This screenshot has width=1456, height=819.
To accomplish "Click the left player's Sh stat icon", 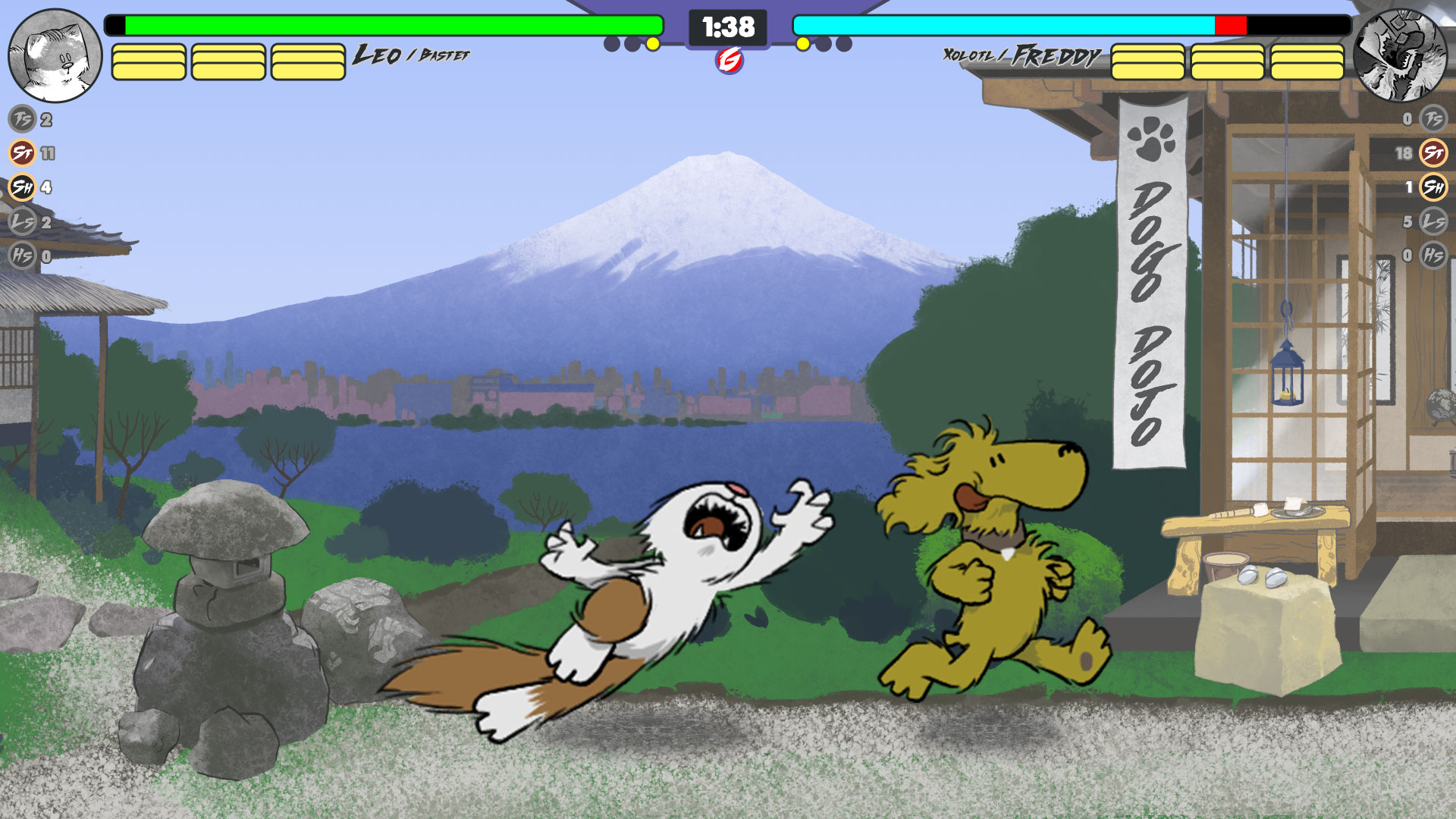I will 22,187.
